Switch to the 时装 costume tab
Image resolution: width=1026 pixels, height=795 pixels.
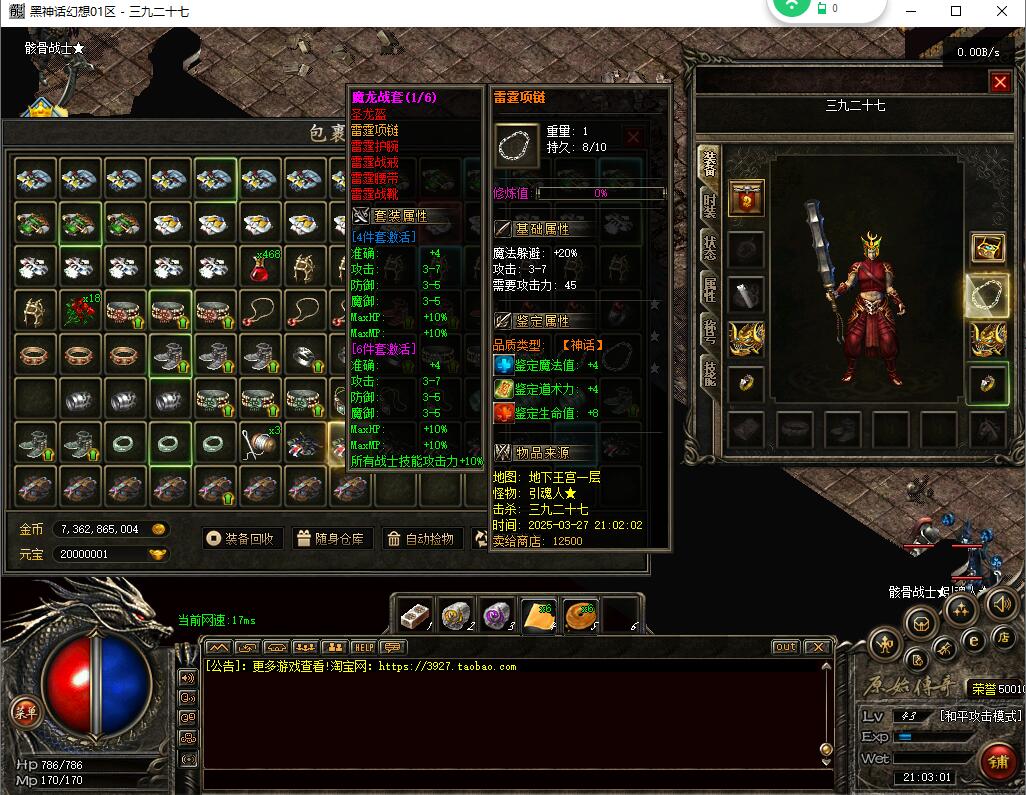tap(709, 204)
